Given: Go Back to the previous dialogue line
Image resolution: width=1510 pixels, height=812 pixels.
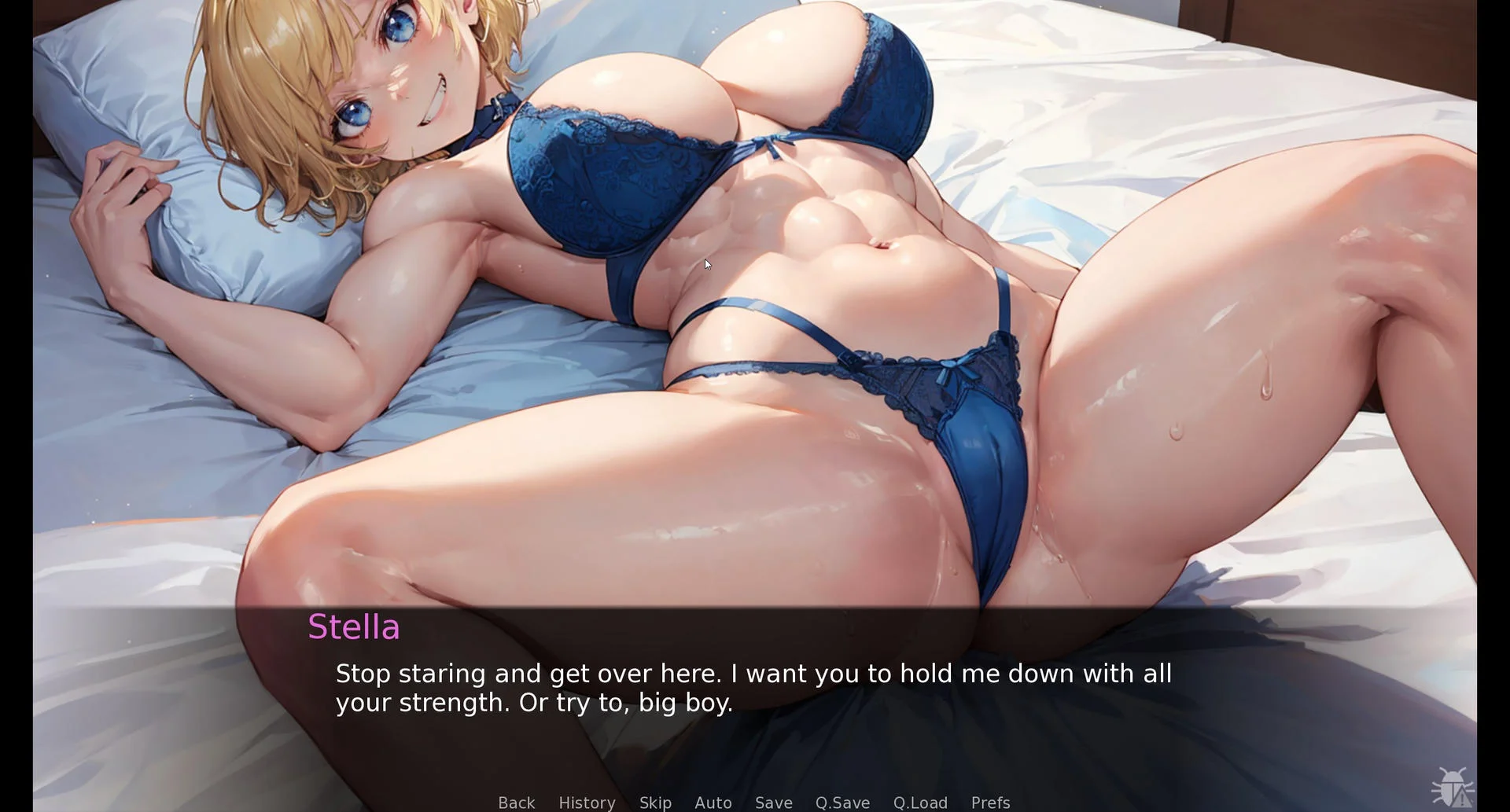Looking at the screenshot, I should point(516,802).
